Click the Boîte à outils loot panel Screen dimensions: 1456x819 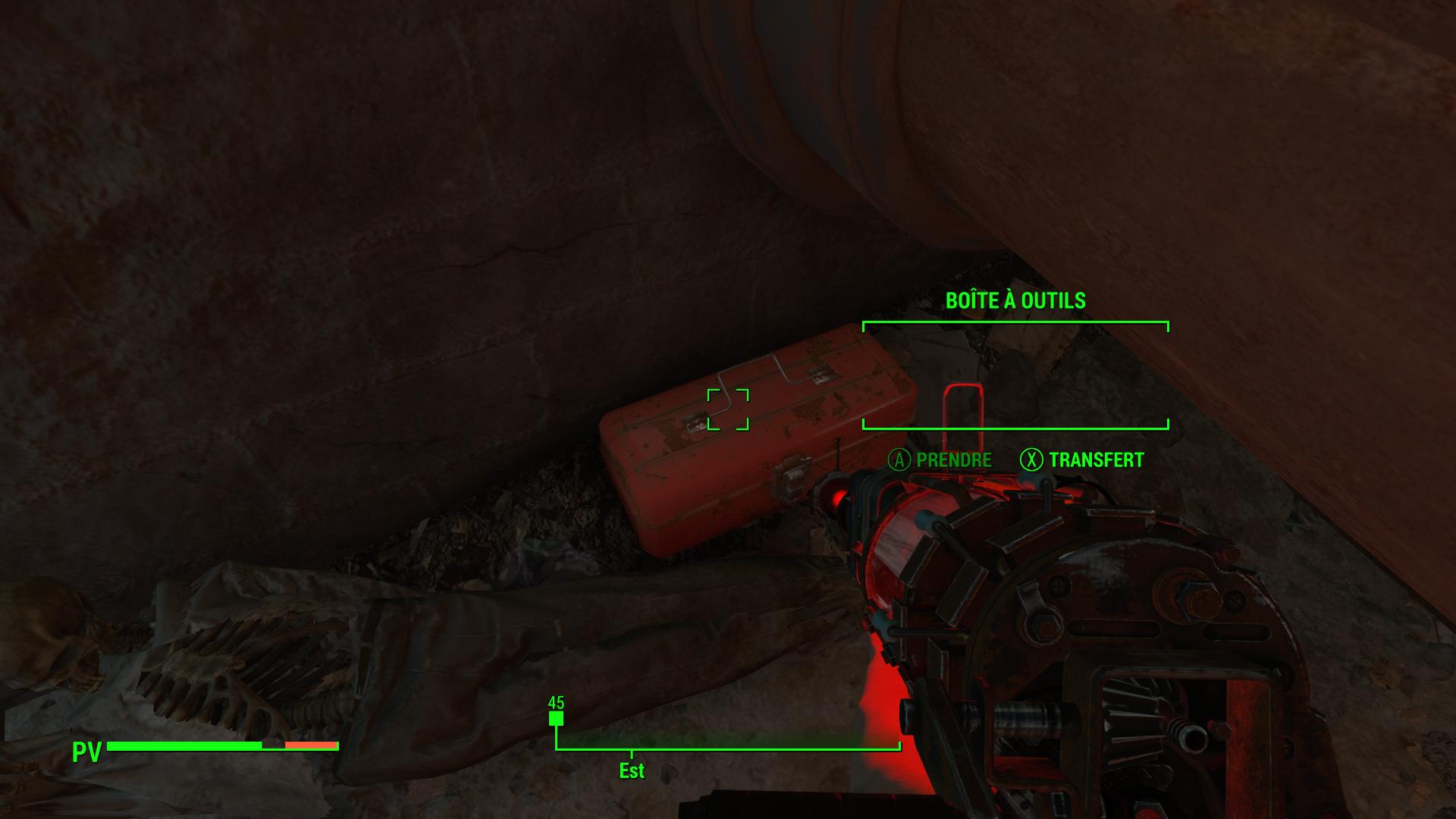coord(1015,375)
